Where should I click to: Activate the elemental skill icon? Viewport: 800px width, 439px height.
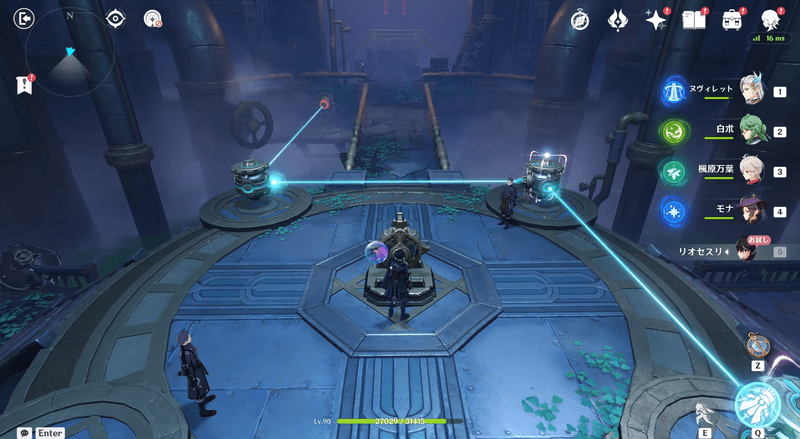(x=705, y=410)
